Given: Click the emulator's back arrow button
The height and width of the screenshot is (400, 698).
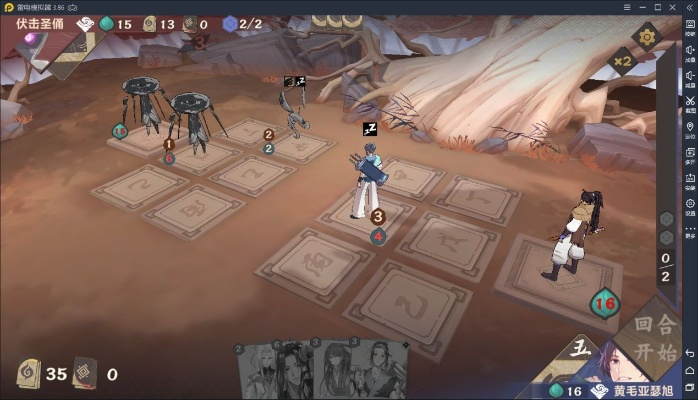Looking at the screenshot, I should coord(690,352).
